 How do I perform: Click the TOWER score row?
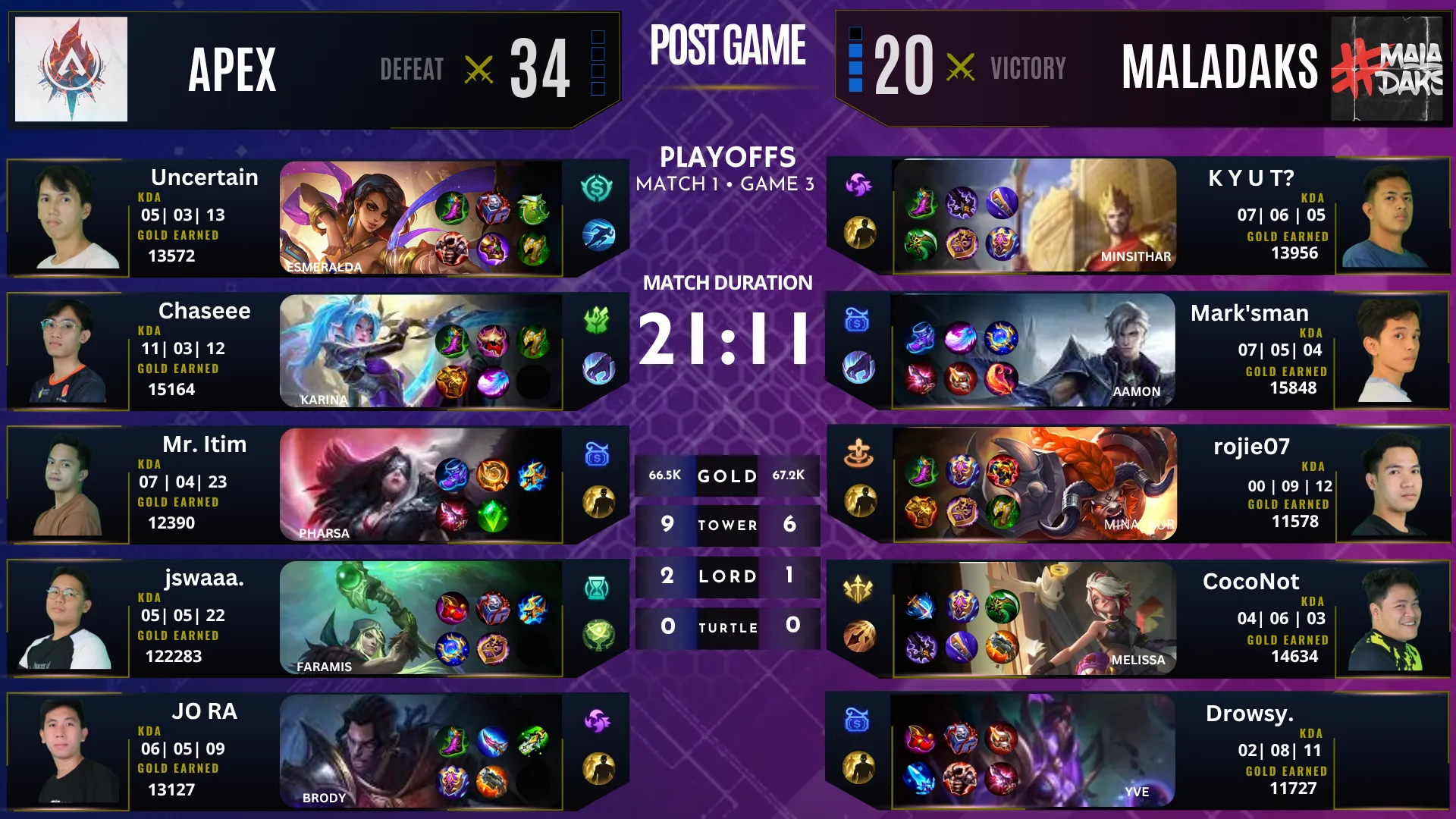click(726, 525)
